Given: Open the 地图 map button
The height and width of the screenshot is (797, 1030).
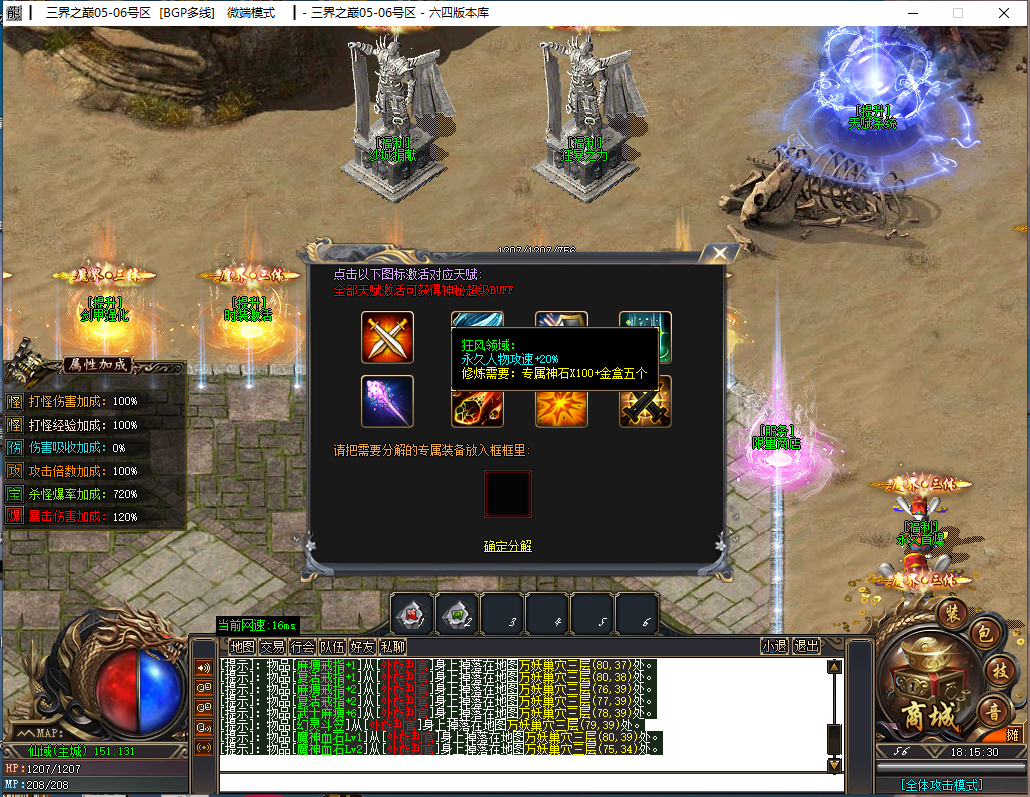Looking at the screenshot, I should (x=242, y=646).
